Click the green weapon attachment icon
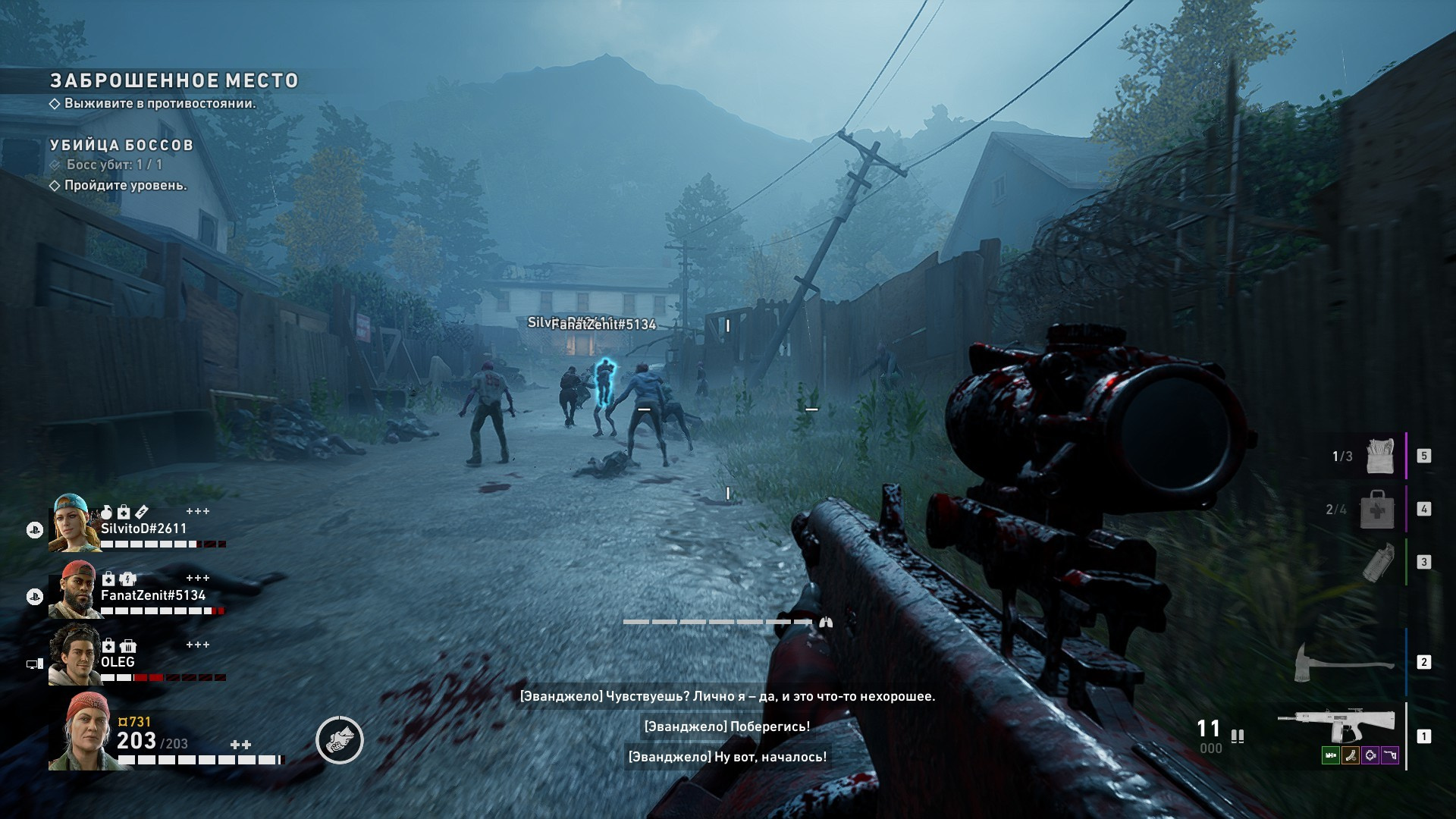The height and width of the screenshot is (819, 1456). click(x=1330, y=755)
